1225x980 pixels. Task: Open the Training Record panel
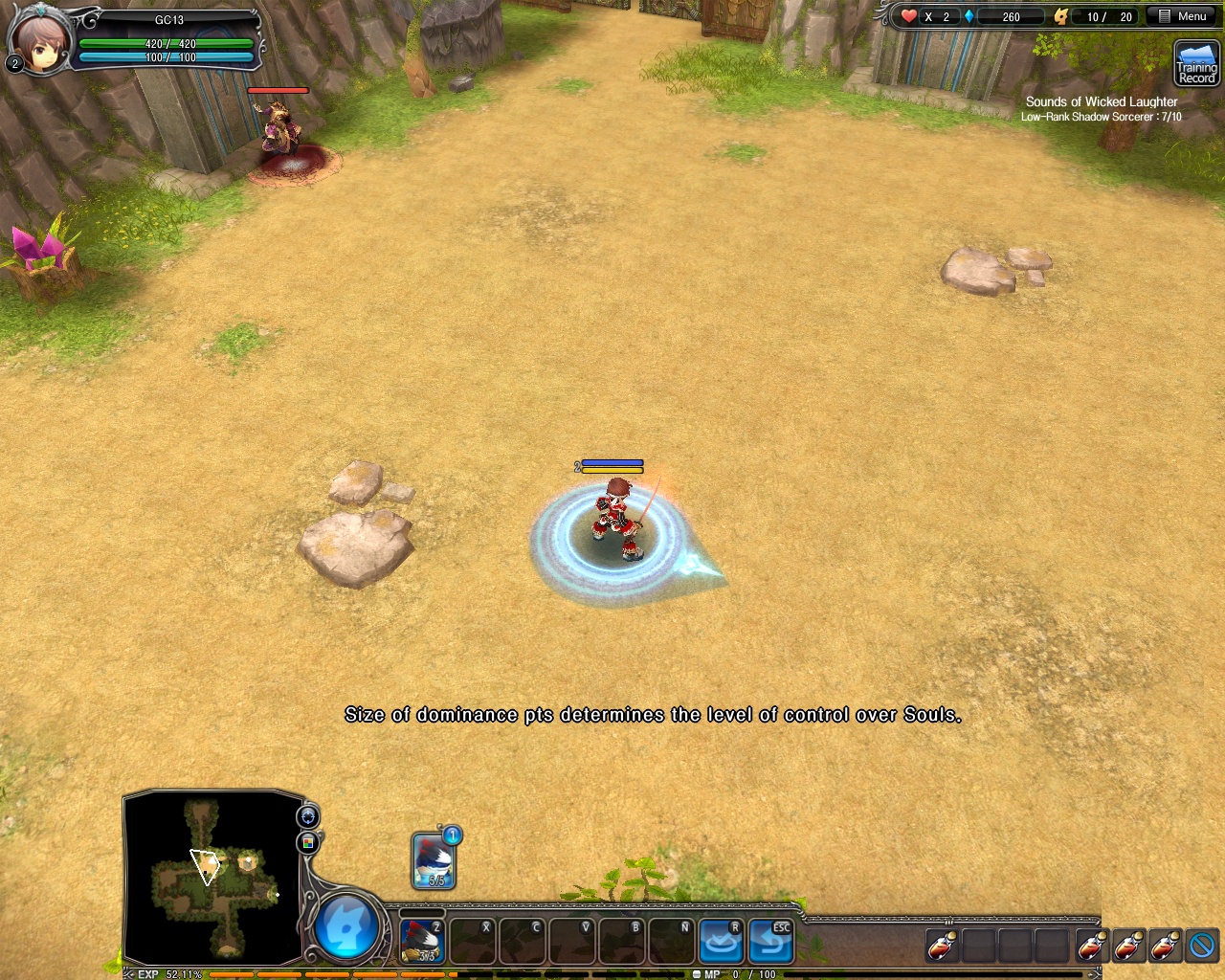[x=1196, y=64]
